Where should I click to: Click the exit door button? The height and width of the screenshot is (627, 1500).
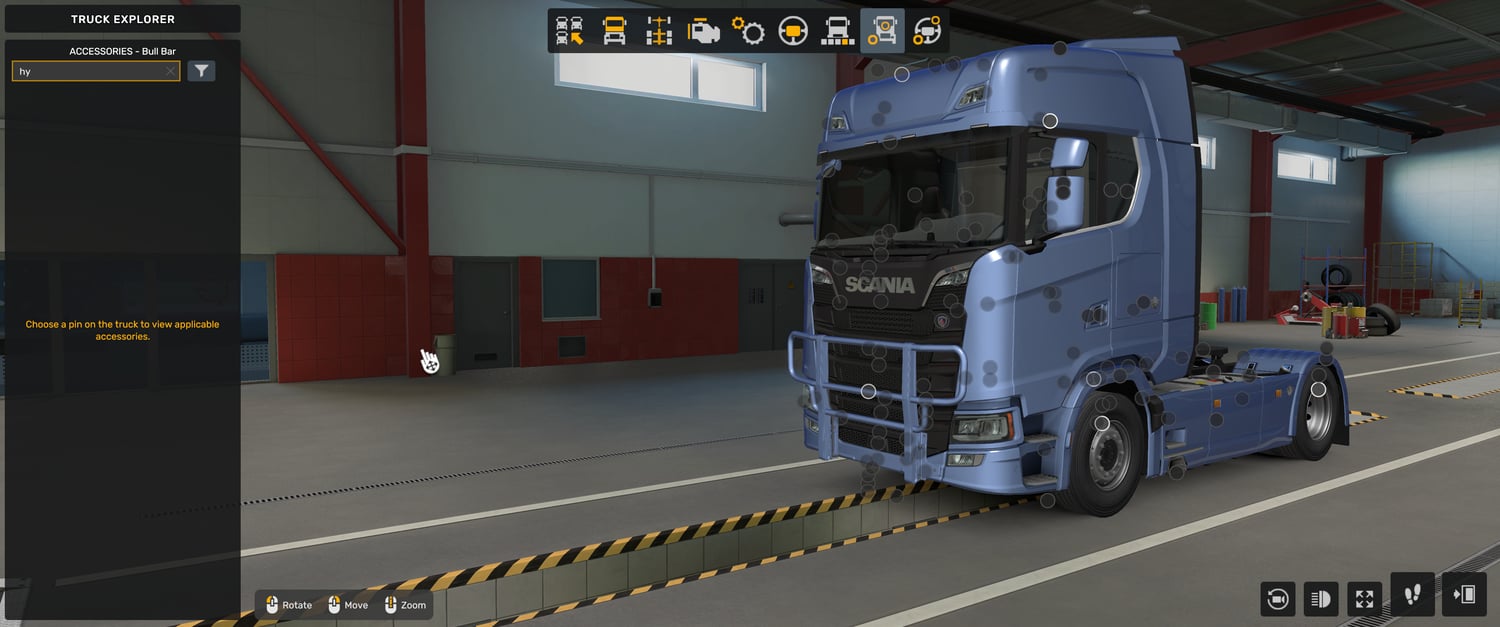[1464, 595]
